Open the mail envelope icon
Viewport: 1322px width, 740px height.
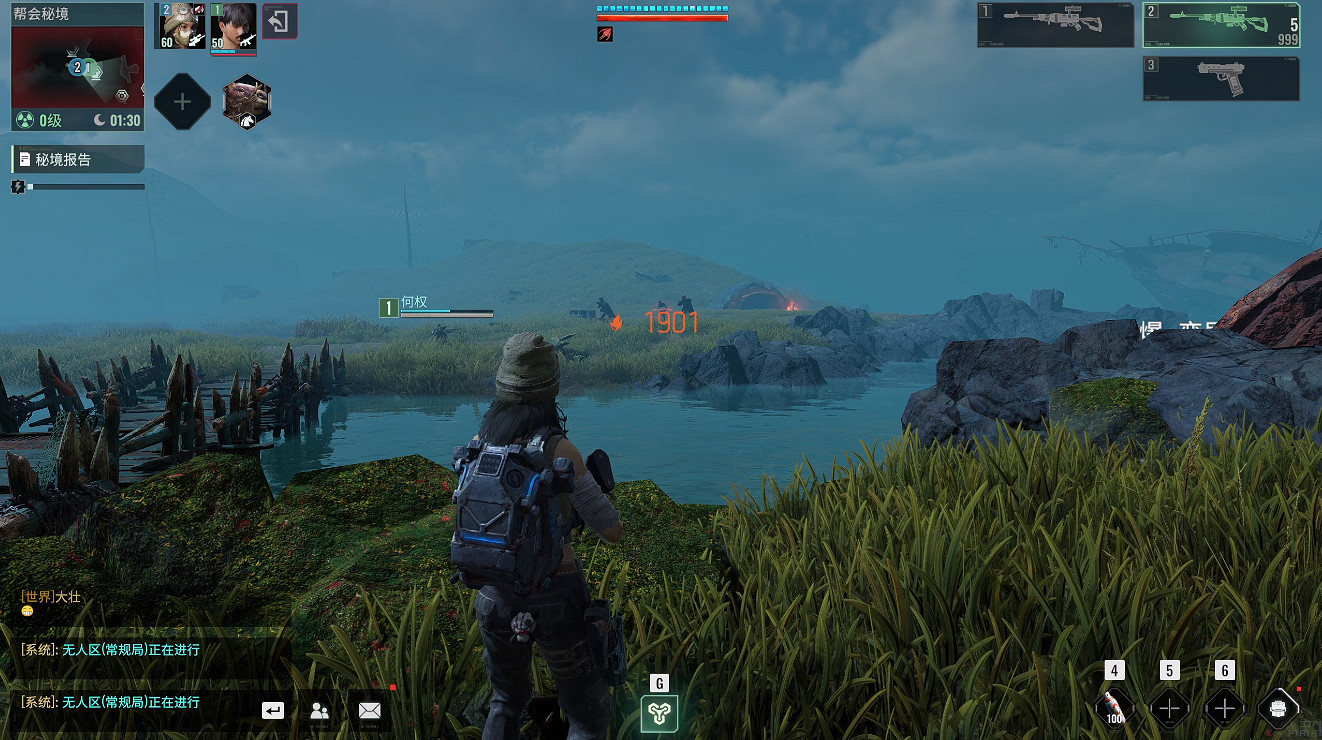(369, 710)
